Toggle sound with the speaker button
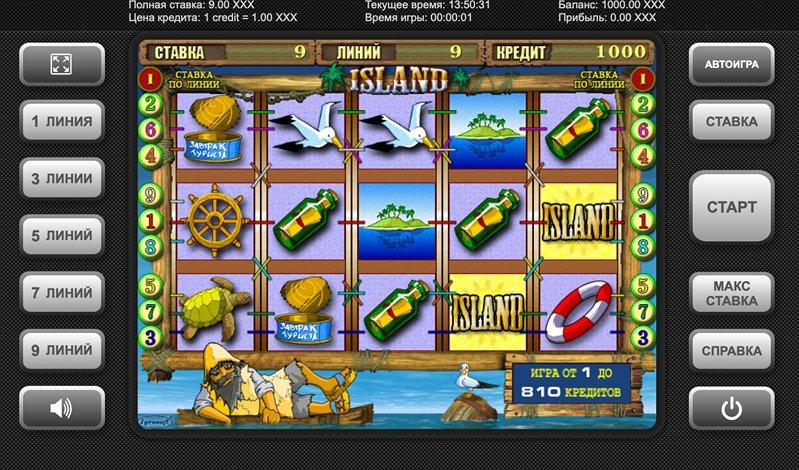 point(61,408)
